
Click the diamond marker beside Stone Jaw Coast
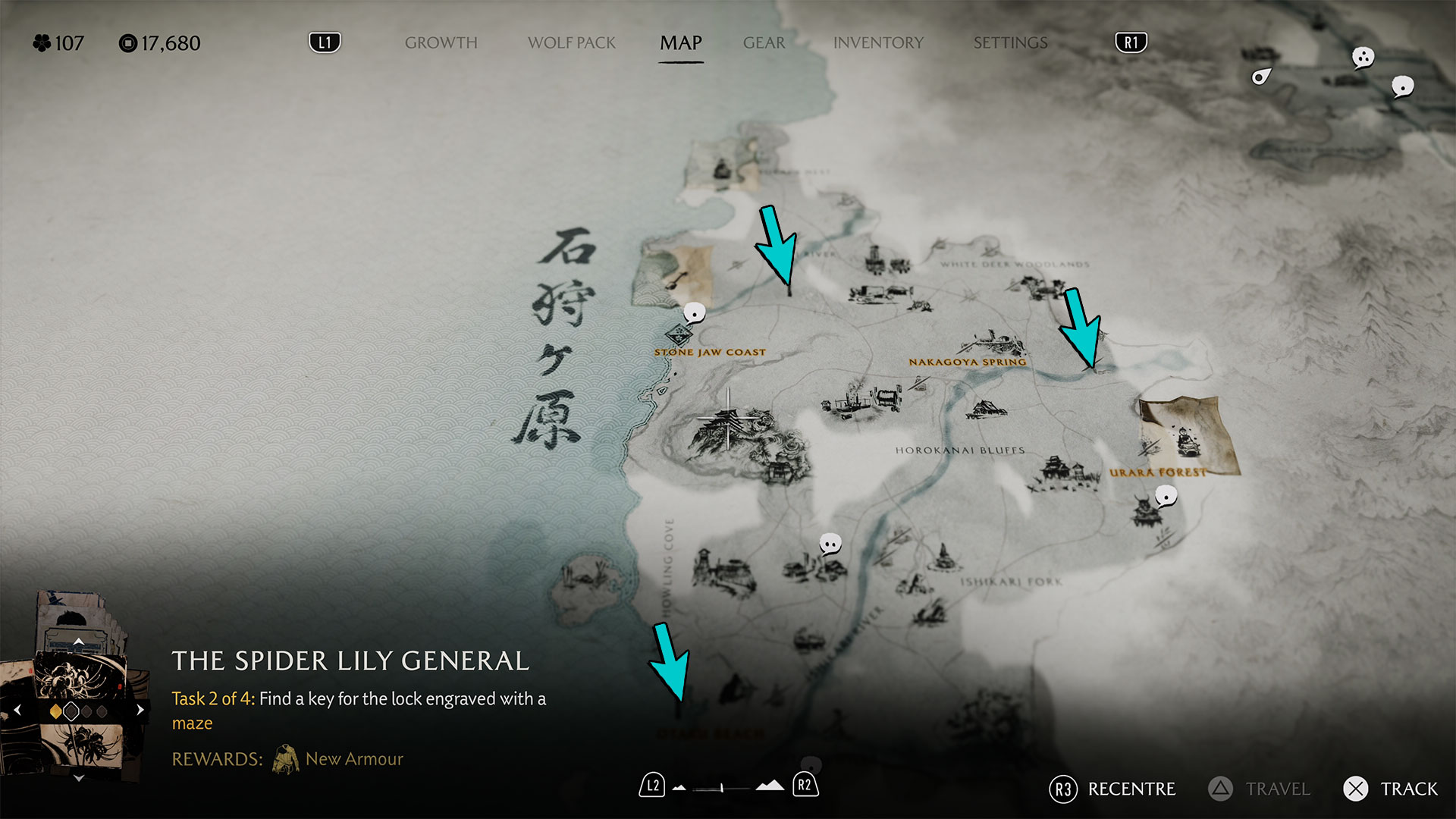[x=678, y=334]
